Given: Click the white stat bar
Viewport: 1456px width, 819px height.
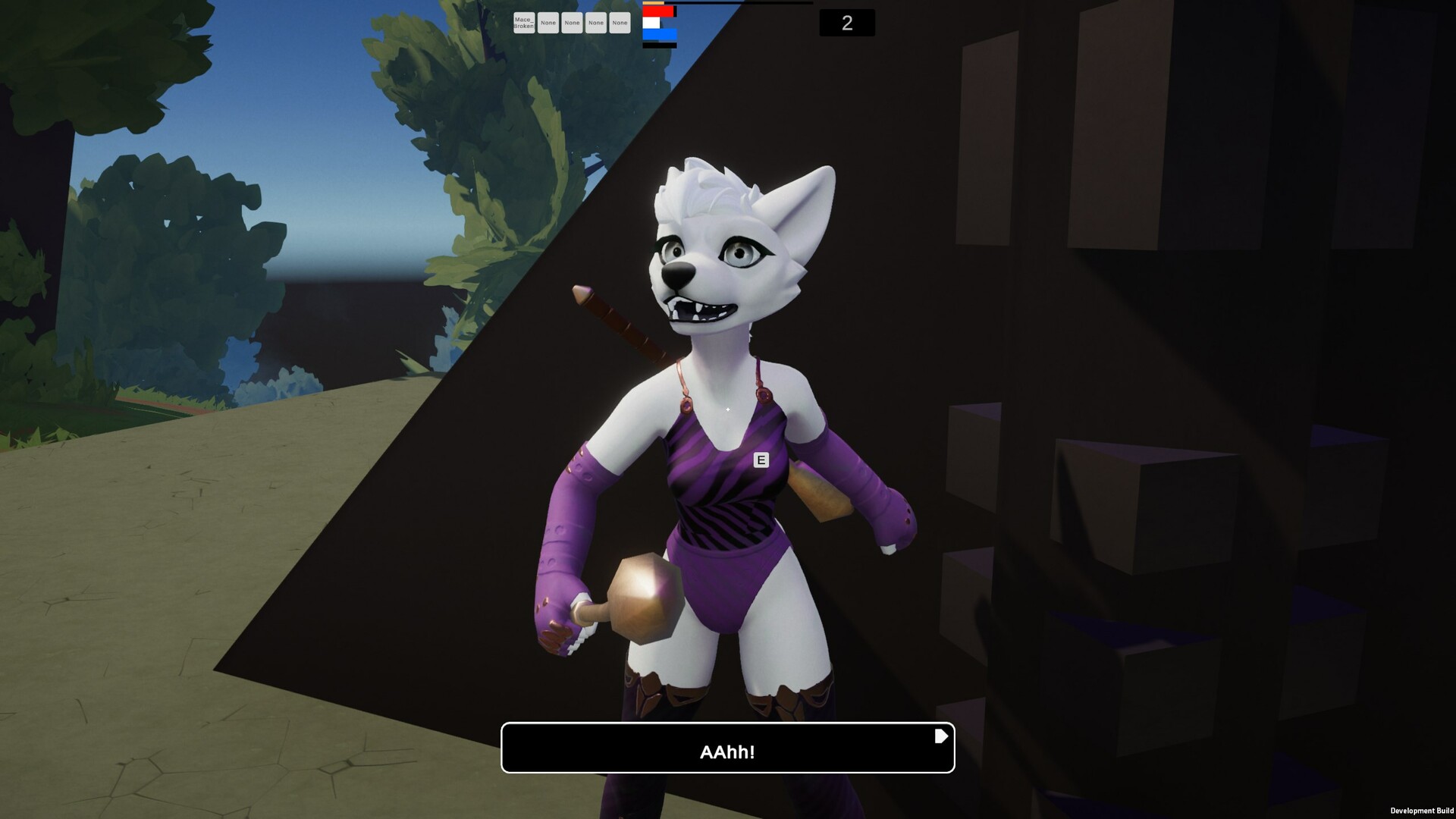Looking at the screenshot, I should click(651, 22).
